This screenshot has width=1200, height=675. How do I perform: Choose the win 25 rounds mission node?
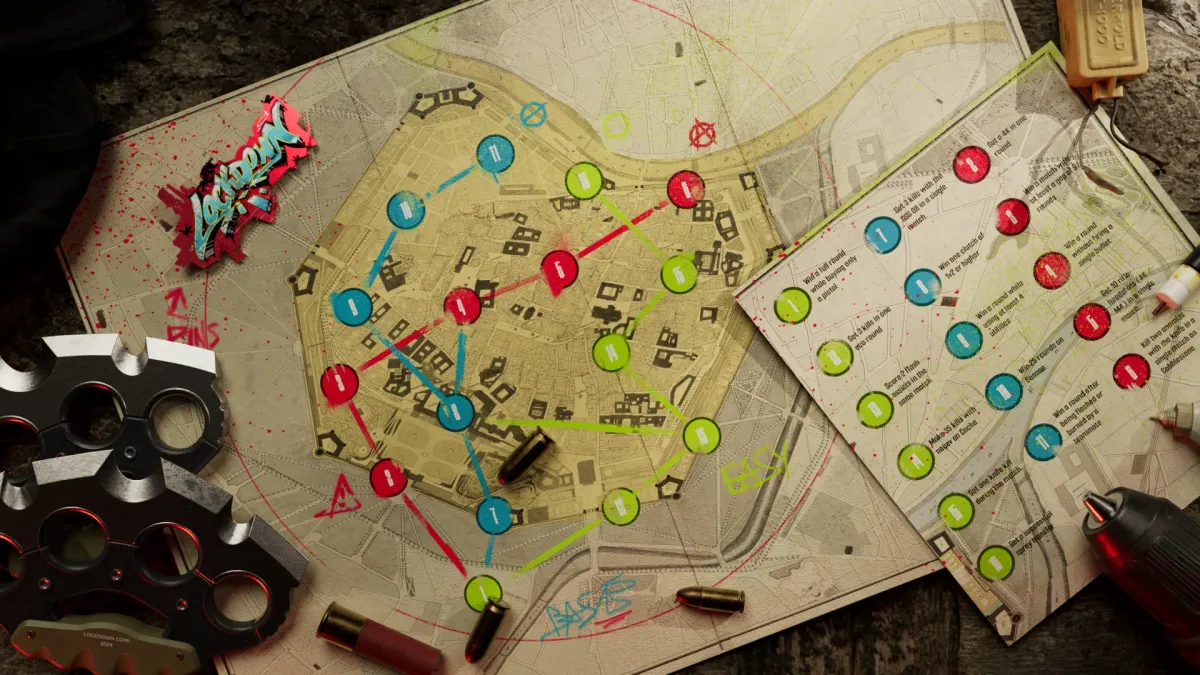point(1003,391)
